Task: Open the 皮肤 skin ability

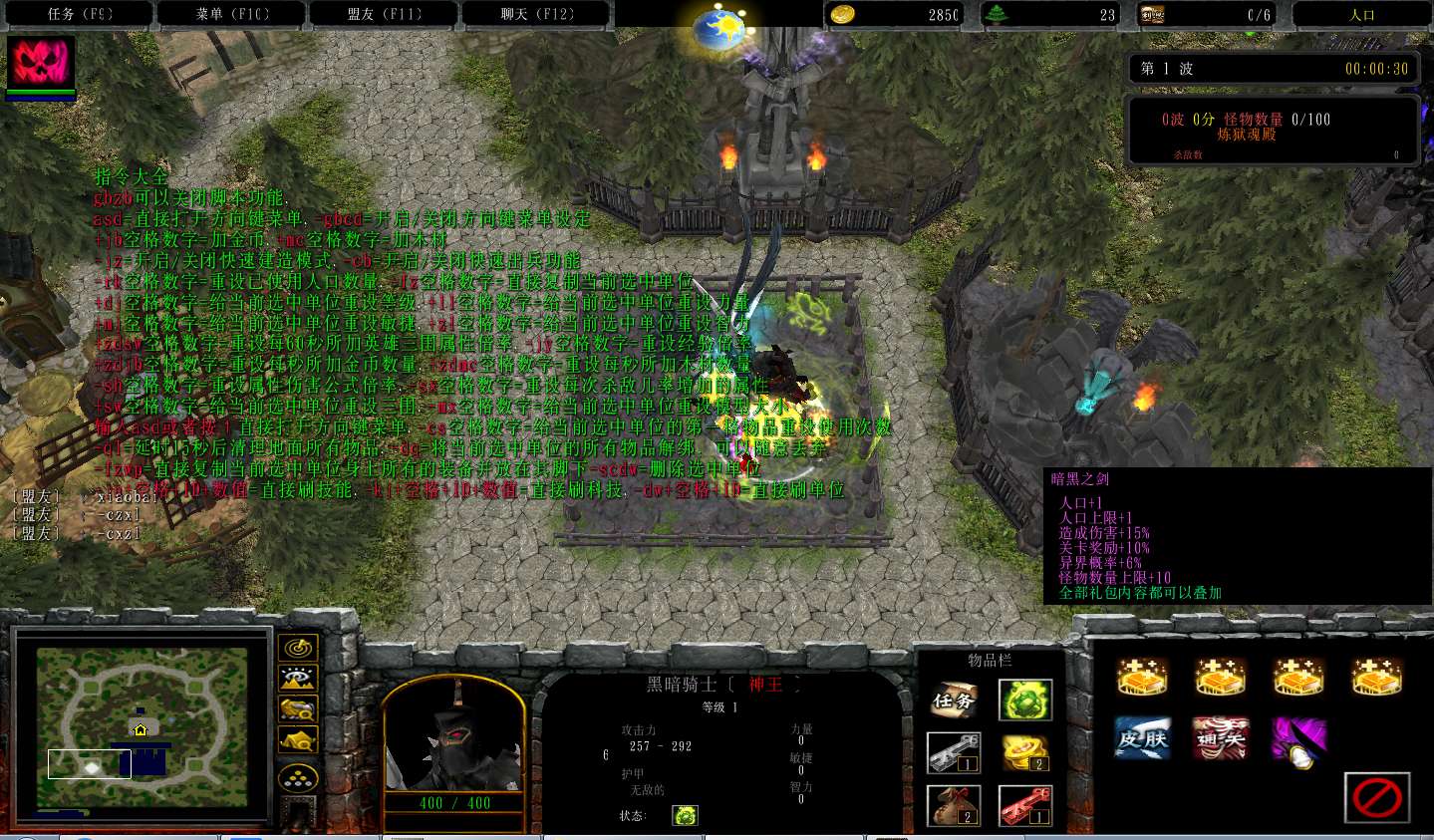Action: tap(1142, 739)
